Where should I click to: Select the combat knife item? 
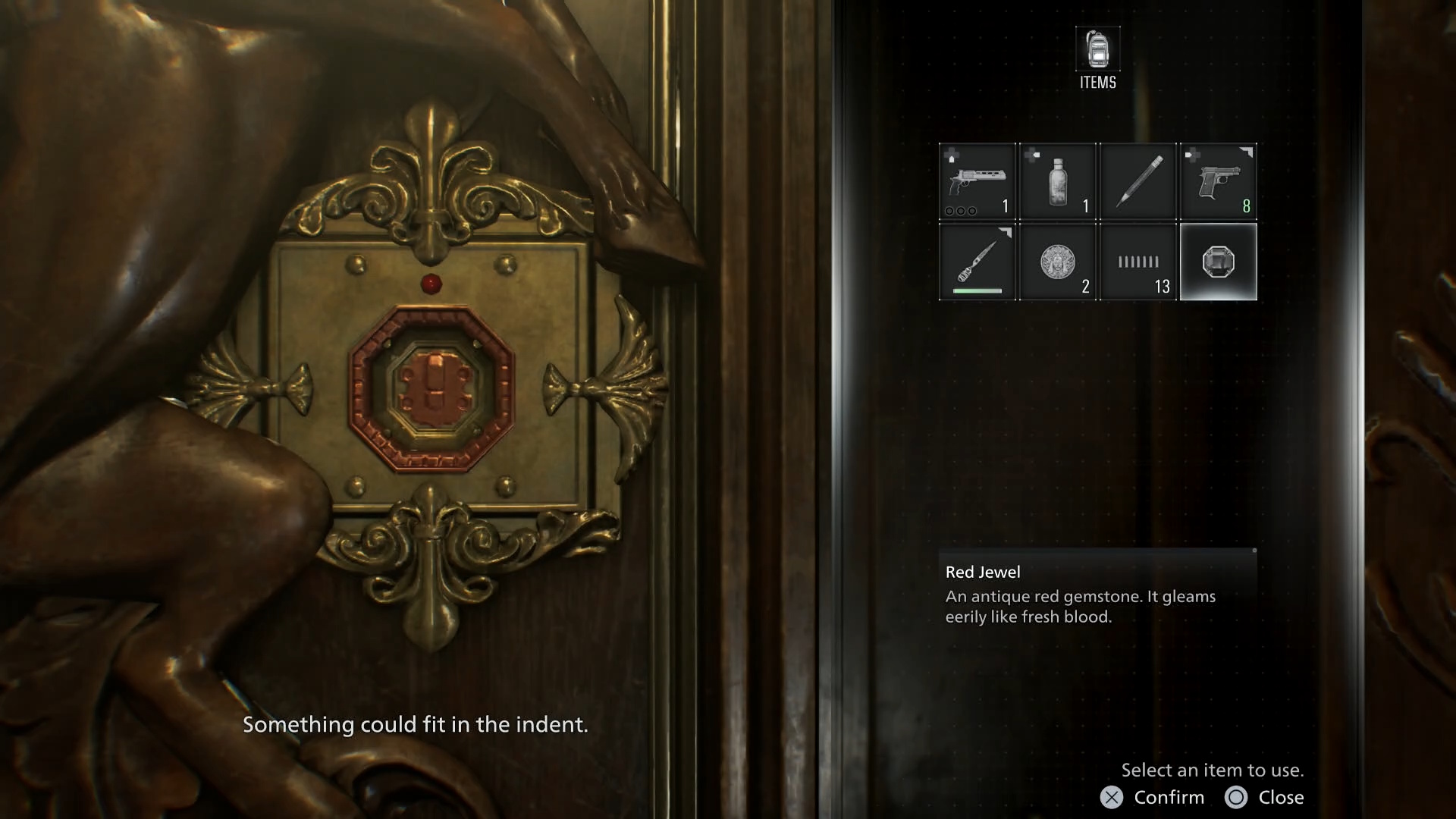point(977,262)
